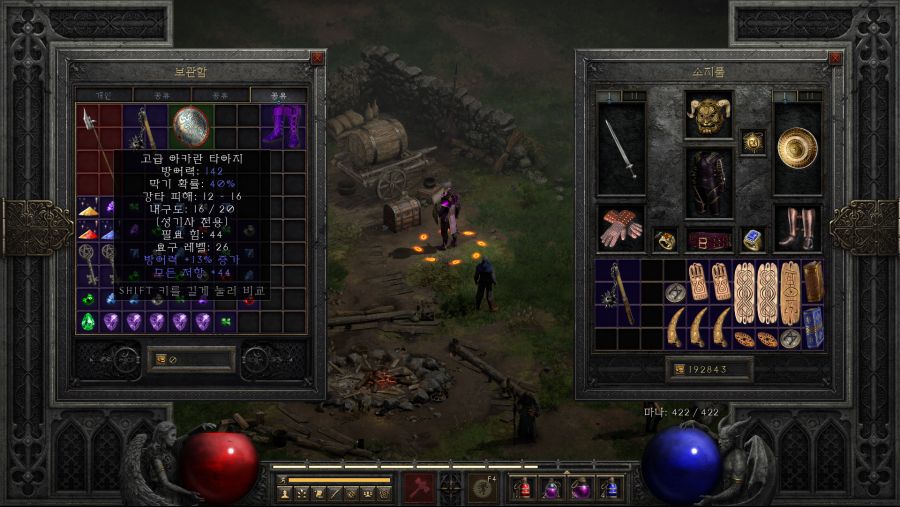Open the left hammer skill selector
Viewport: 900px width, 507px height.
click(419, 488)
